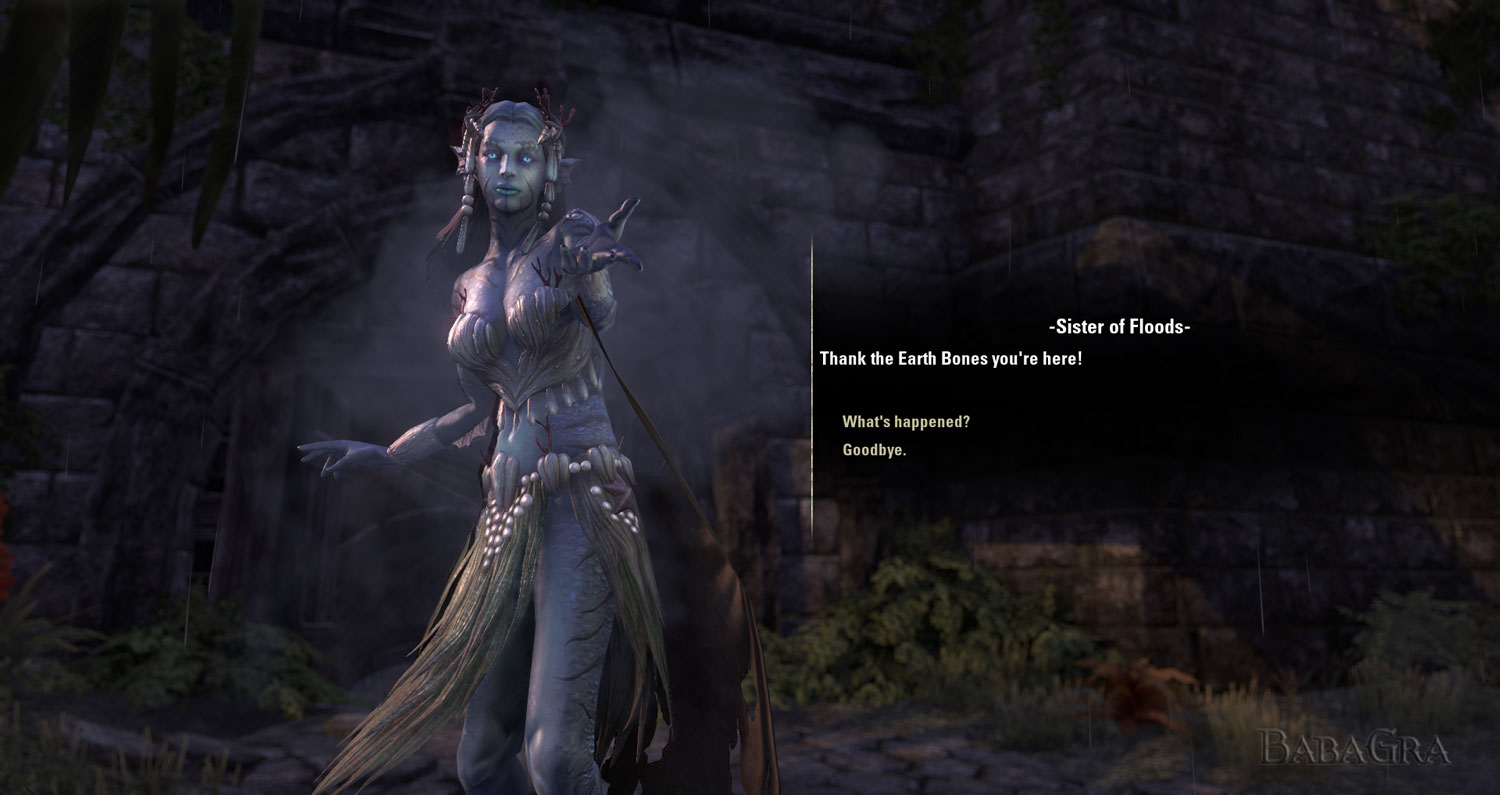Choose the Goodbye reply
Screen dimensions: 1500x795
coord(874,450)
